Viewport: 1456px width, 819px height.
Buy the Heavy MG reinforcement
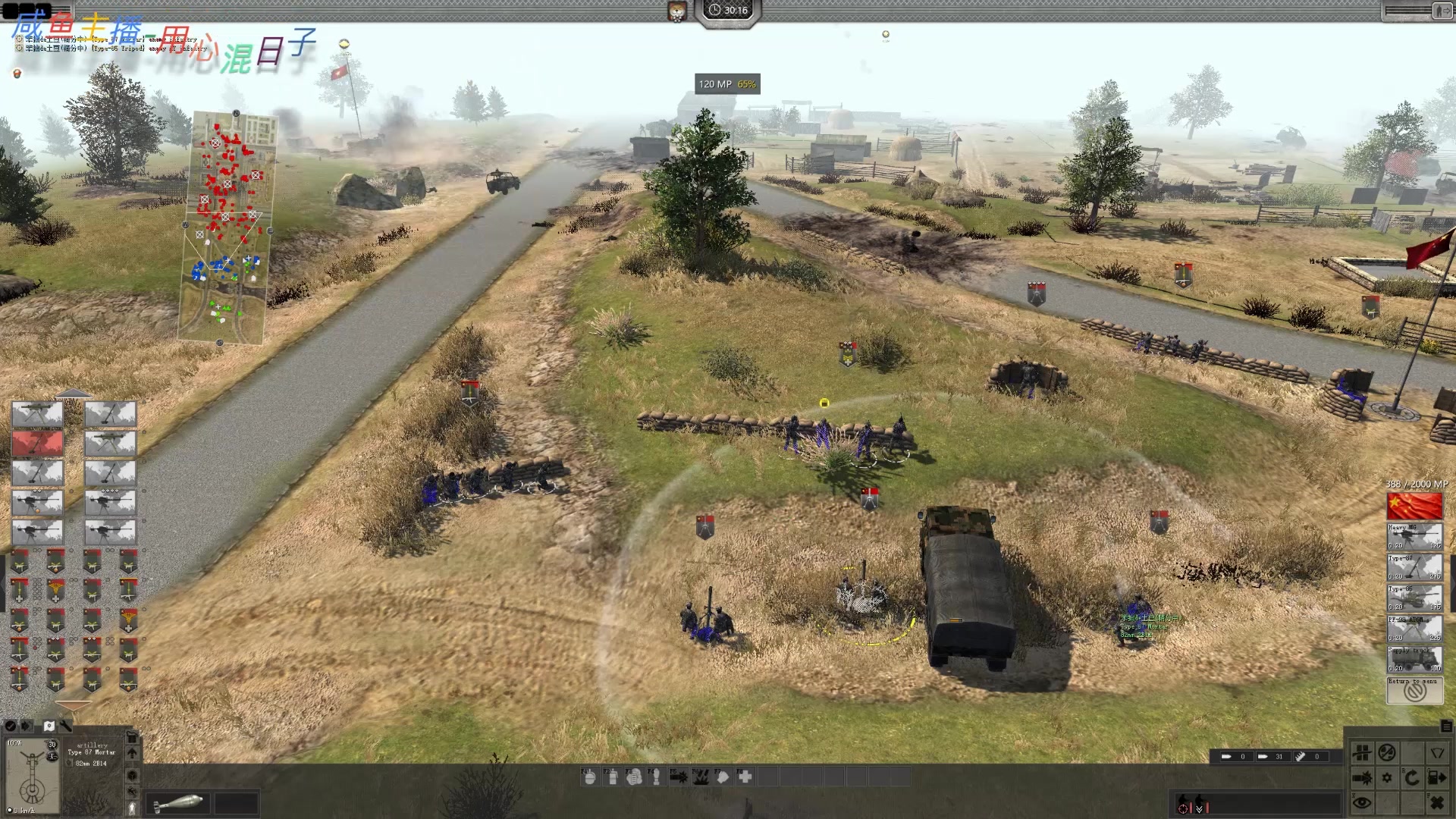click(x=1414, y=536)
